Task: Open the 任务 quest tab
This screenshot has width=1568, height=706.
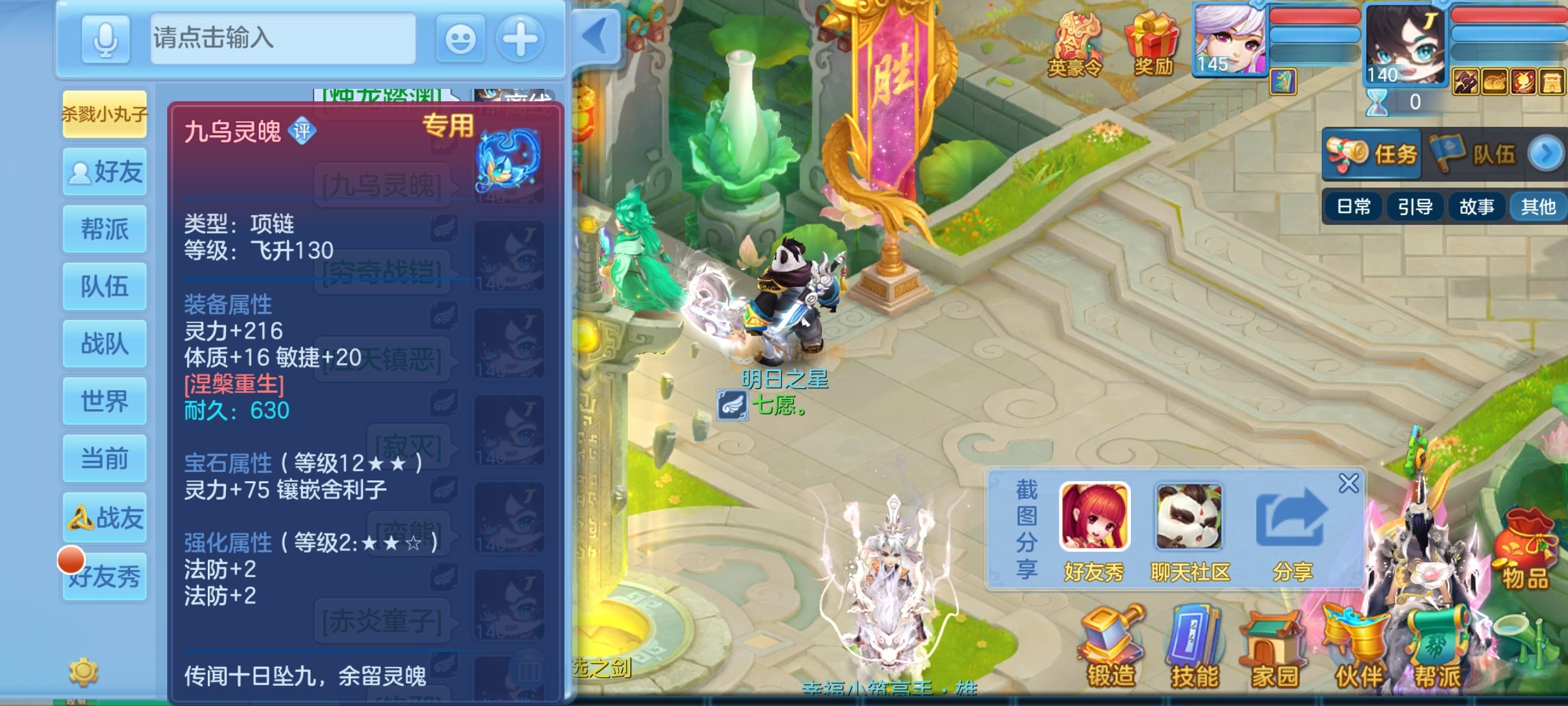Action: (1372, 154)
